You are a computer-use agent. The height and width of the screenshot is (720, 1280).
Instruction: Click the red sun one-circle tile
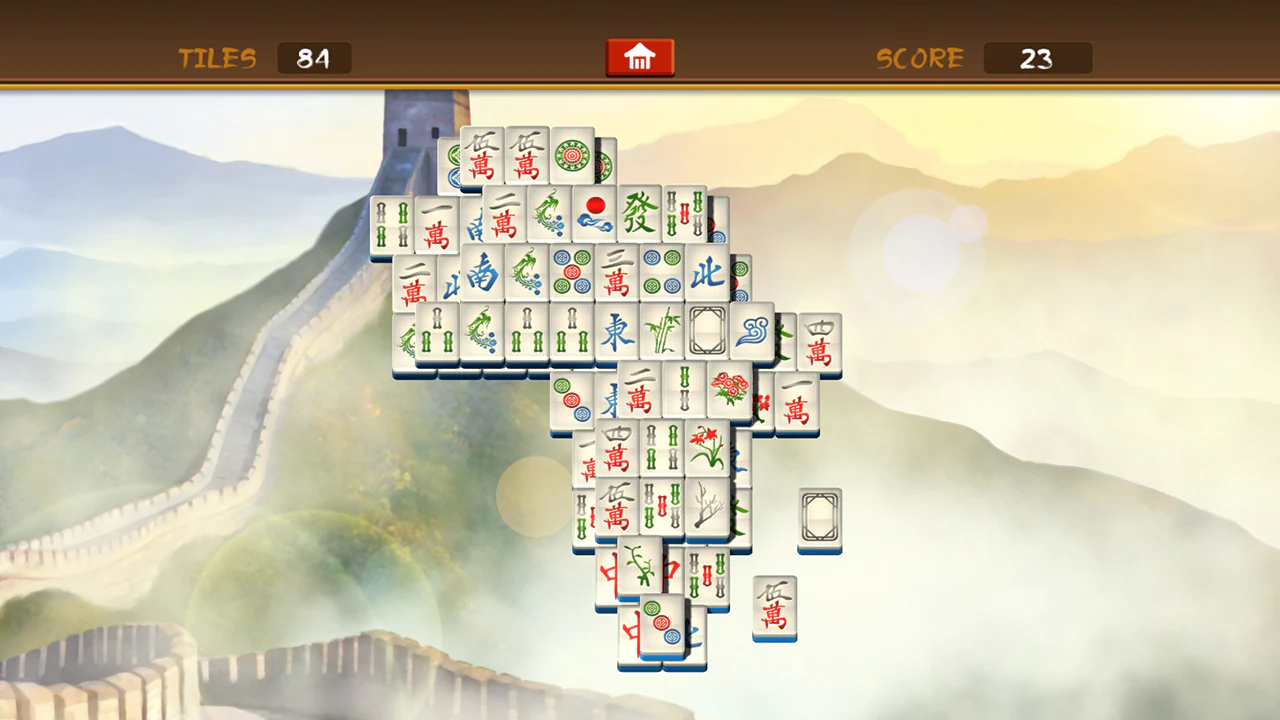tap(594, 212)
